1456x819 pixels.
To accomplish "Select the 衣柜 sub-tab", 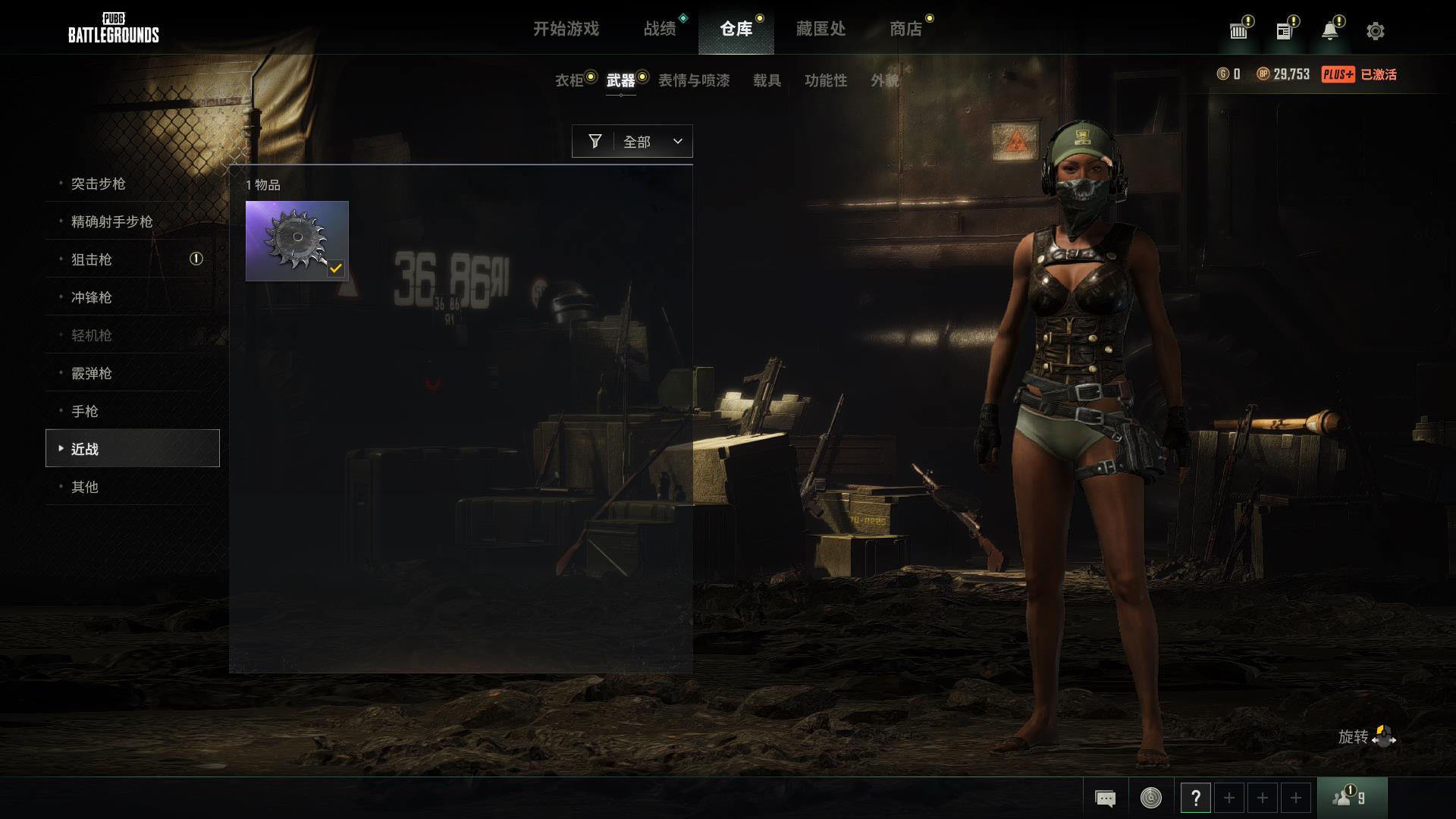I will coord(570,80).
